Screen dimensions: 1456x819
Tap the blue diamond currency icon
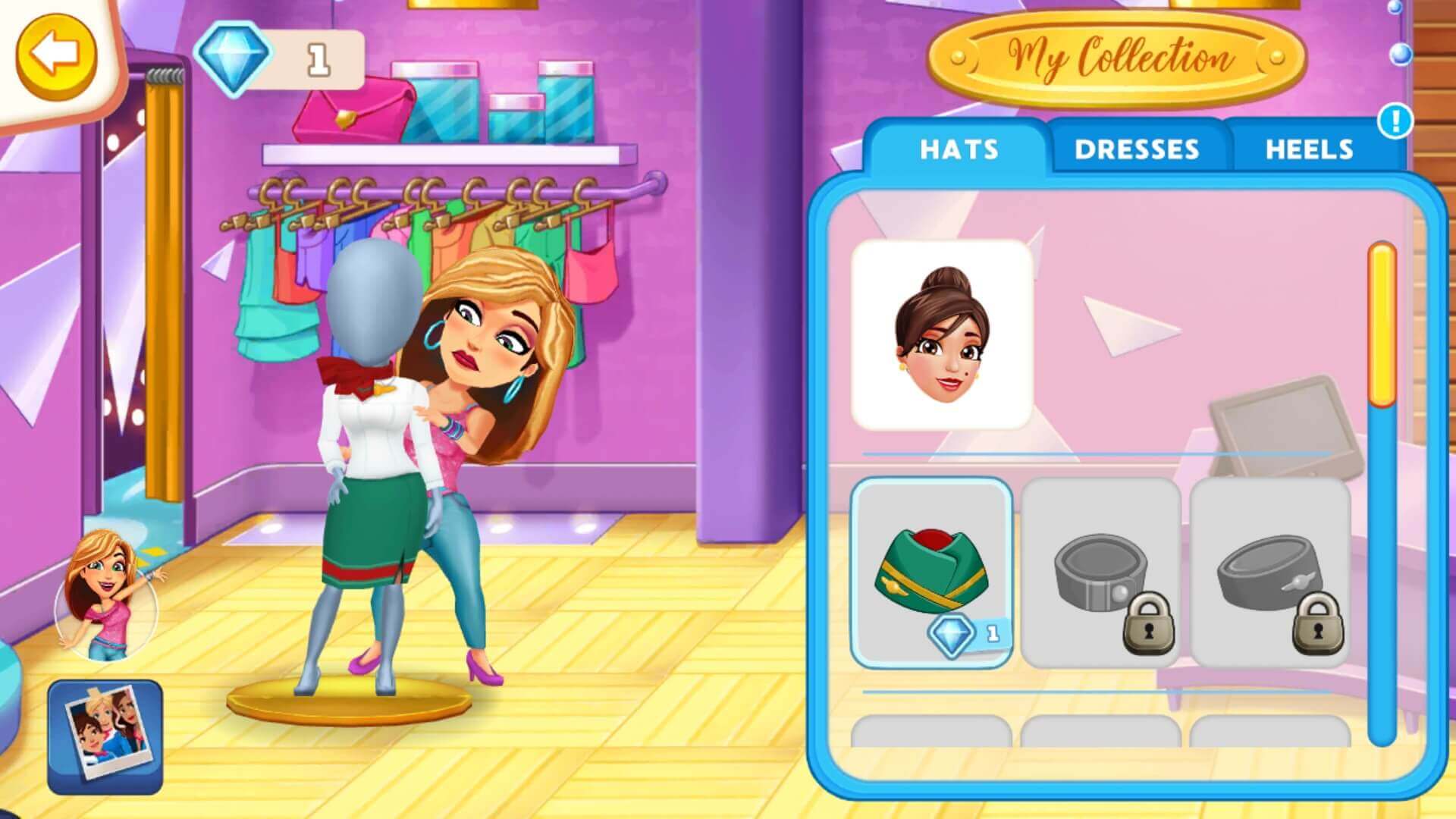tap(233, 58)
